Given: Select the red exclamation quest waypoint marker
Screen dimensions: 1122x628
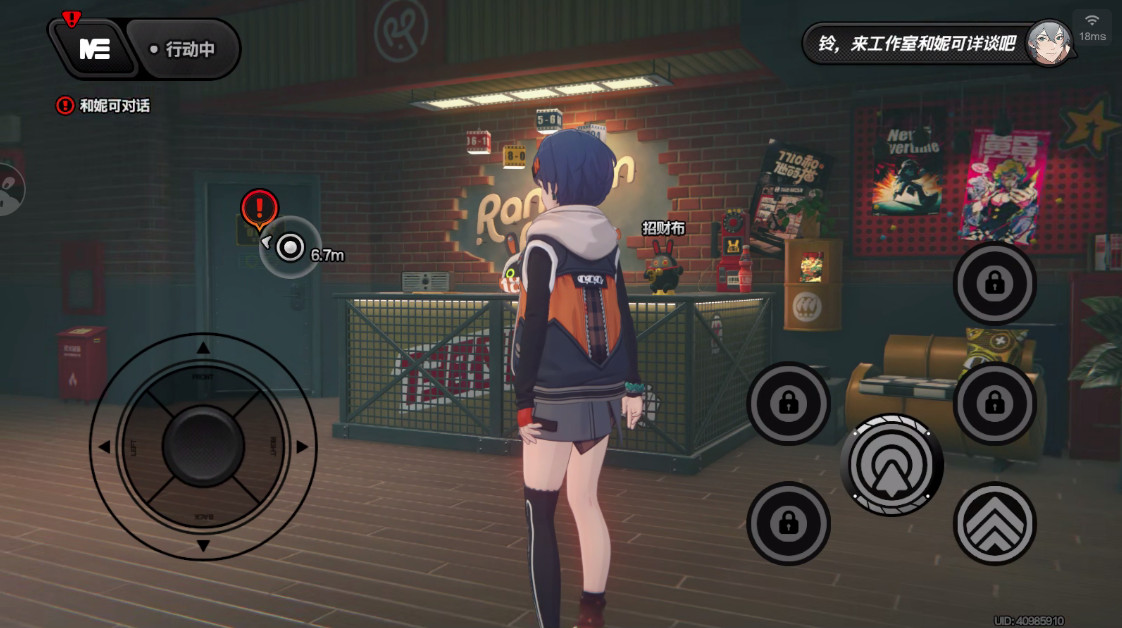Looking at the screenshot, I should point(259,208).
